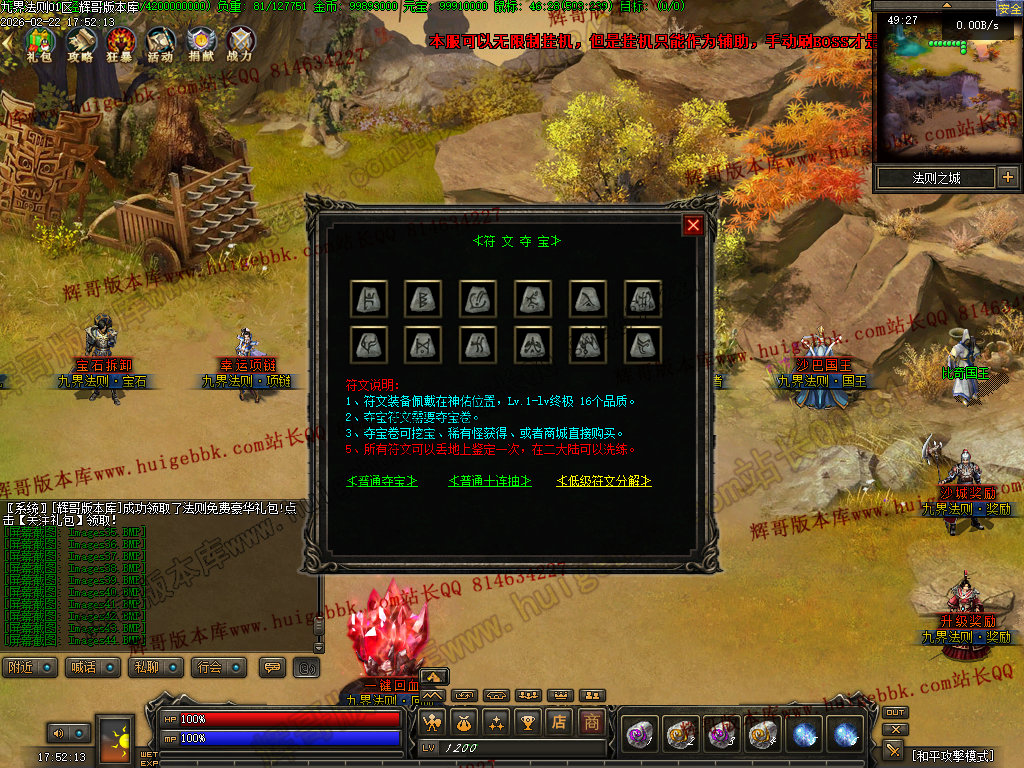This screenshot has width=1024, height=768.
Task: Toggle the sword attack mode button
Action: coord(894,750)
